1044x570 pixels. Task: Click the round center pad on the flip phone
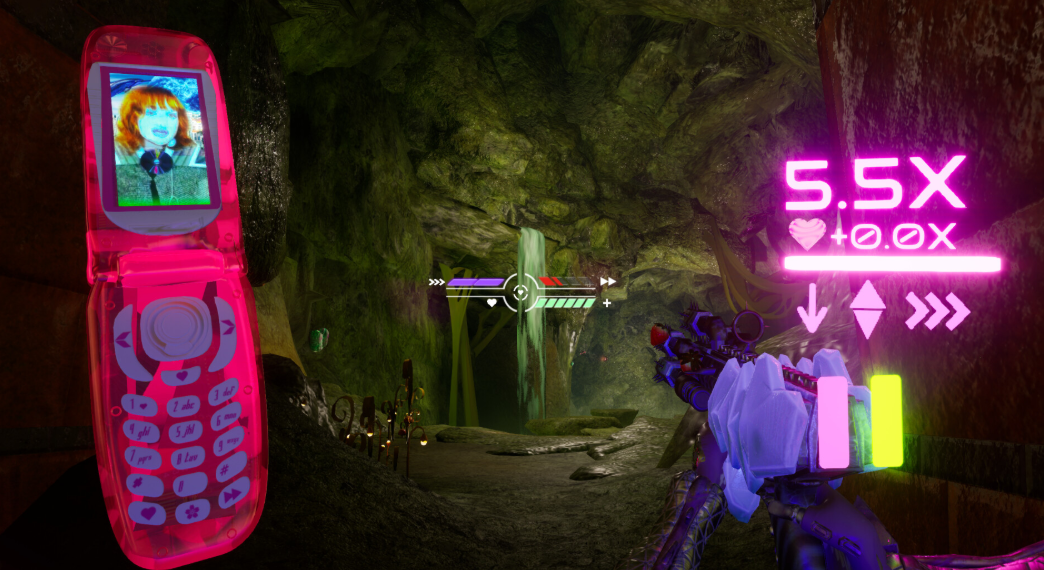tap(176, 329)
